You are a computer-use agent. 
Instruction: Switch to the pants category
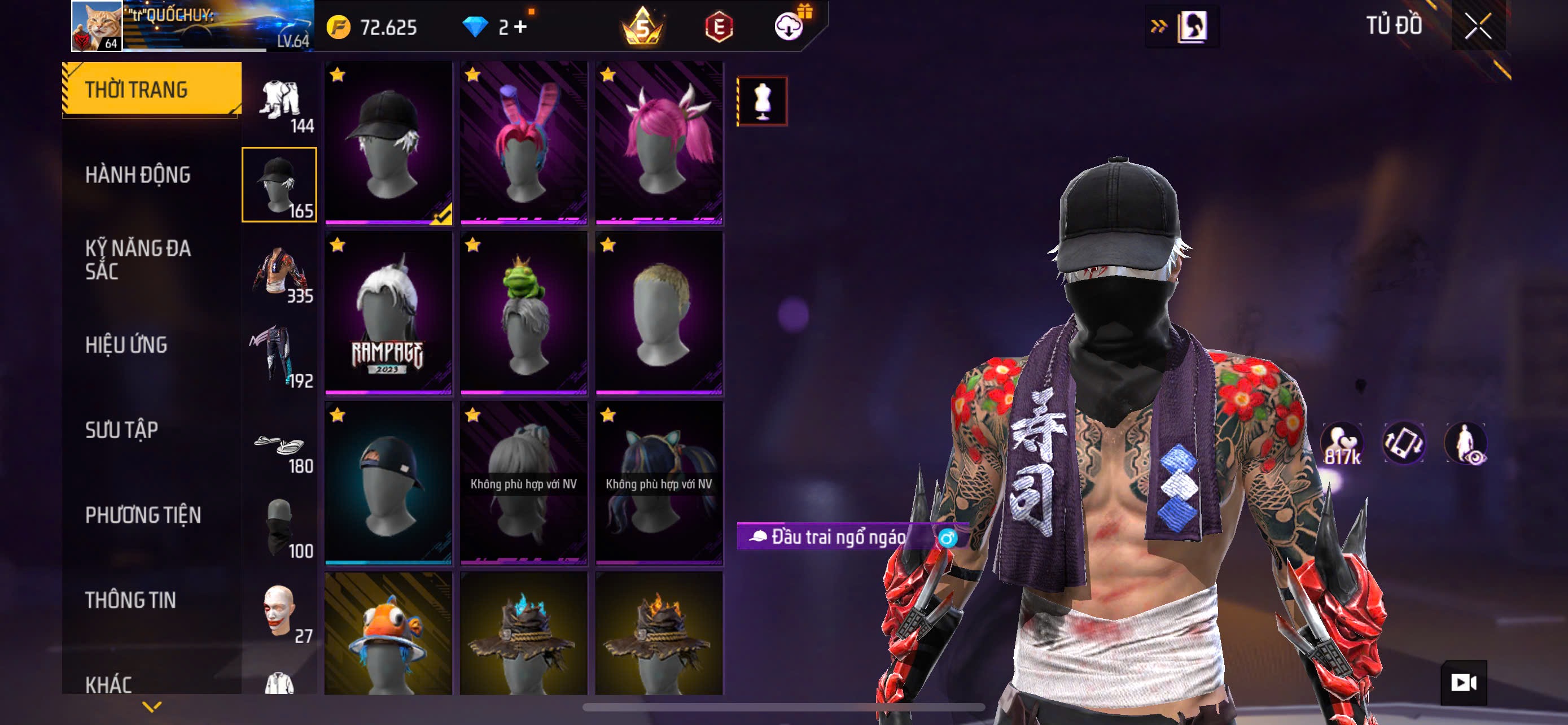(280, 357)
